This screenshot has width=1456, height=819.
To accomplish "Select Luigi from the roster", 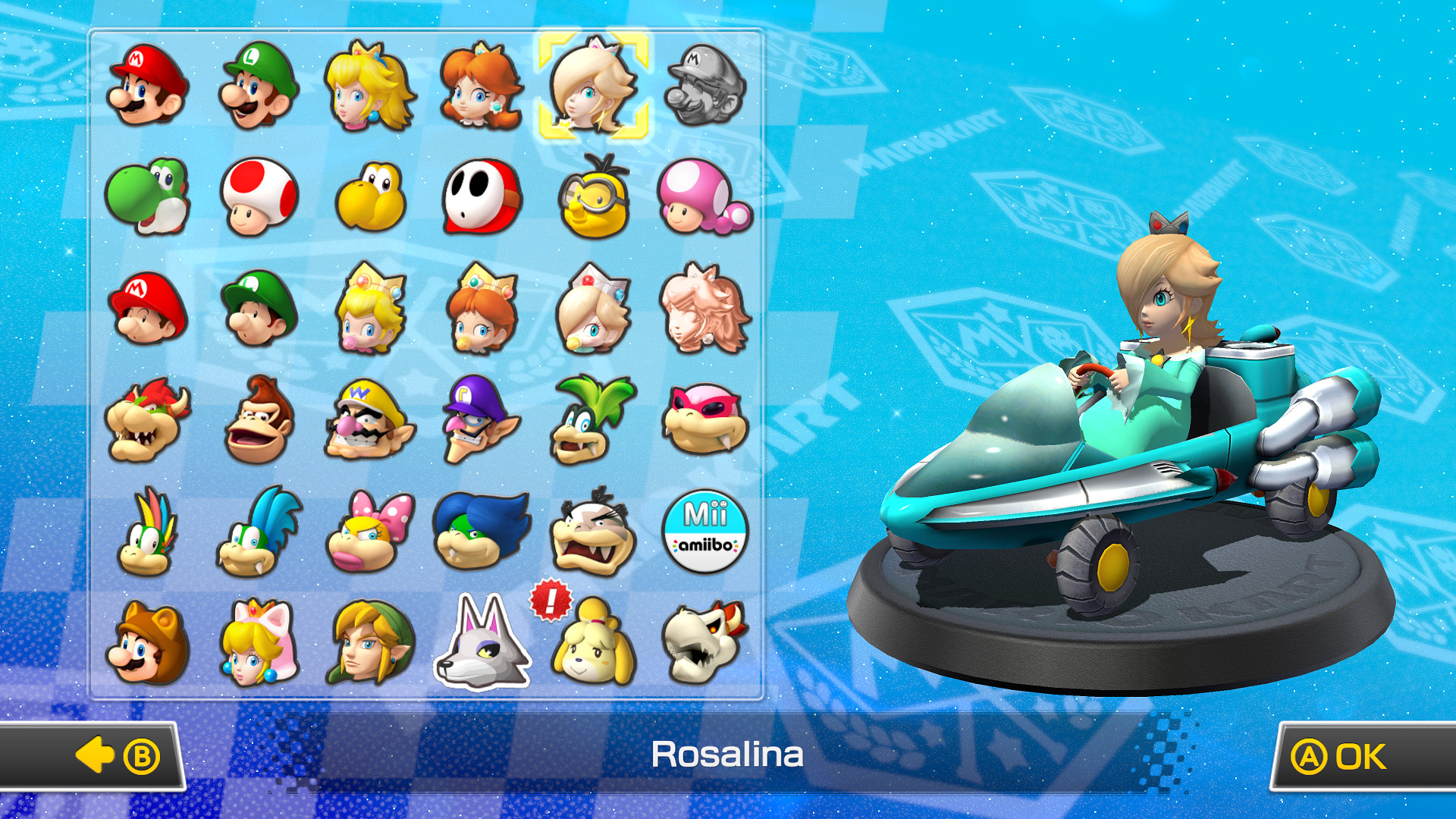I will click(x=258, y=87).
